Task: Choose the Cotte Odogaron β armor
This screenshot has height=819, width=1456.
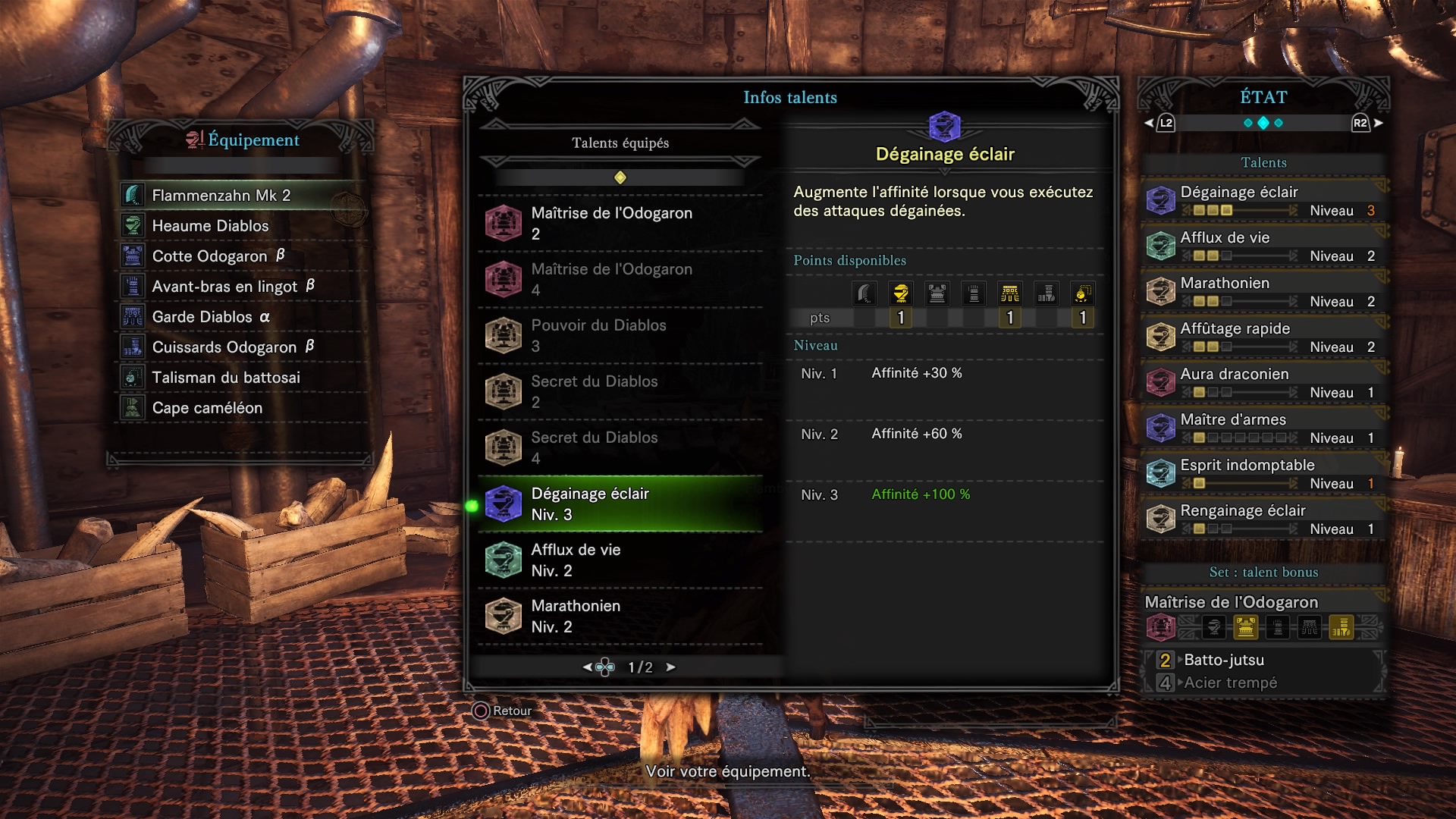Action: pos(218,256)
